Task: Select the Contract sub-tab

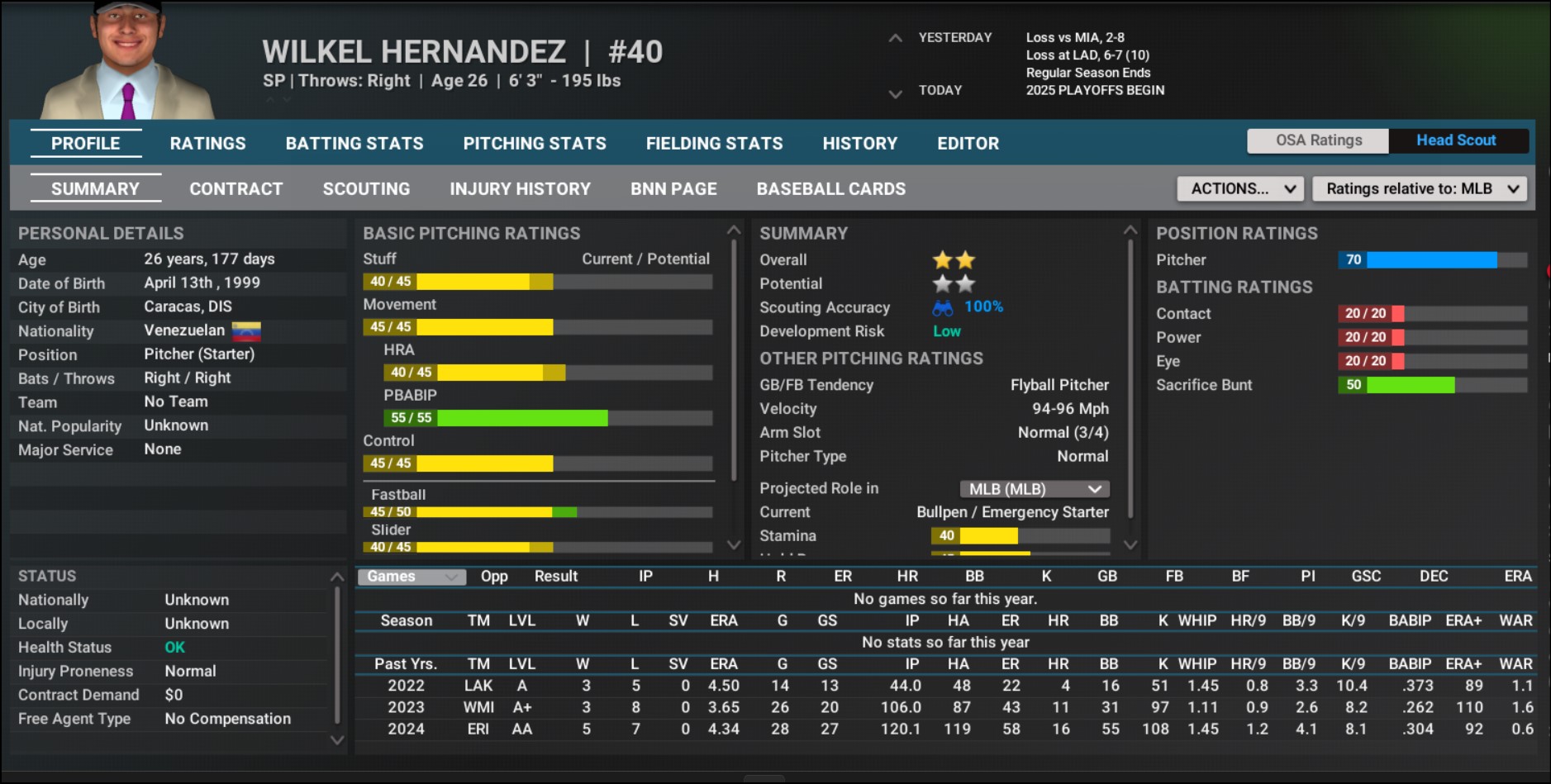Action: tap(236, 188)
